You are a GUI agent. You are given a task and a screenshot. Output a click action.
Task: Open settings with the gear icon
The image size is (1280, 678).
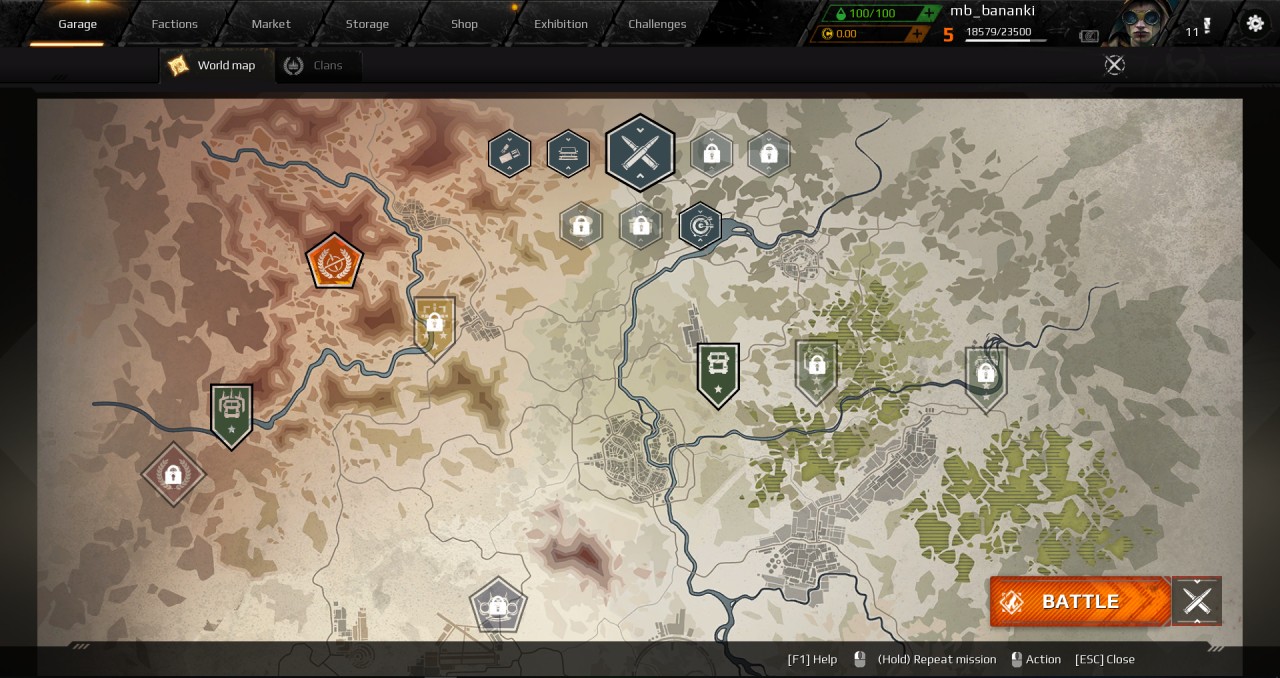coord(1255,23)
